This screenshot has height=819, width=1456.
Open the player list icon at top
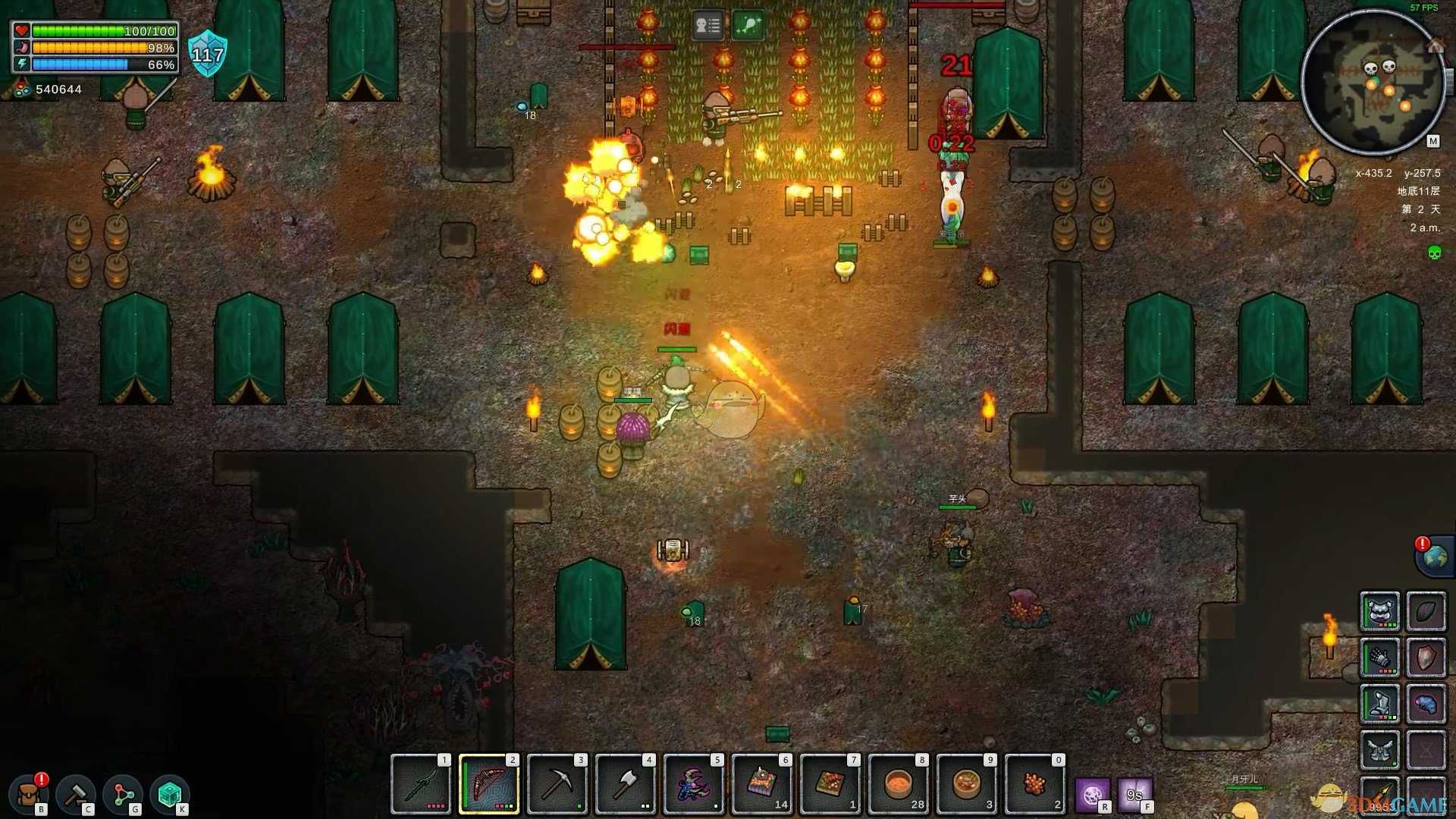[x=708, y=26]
